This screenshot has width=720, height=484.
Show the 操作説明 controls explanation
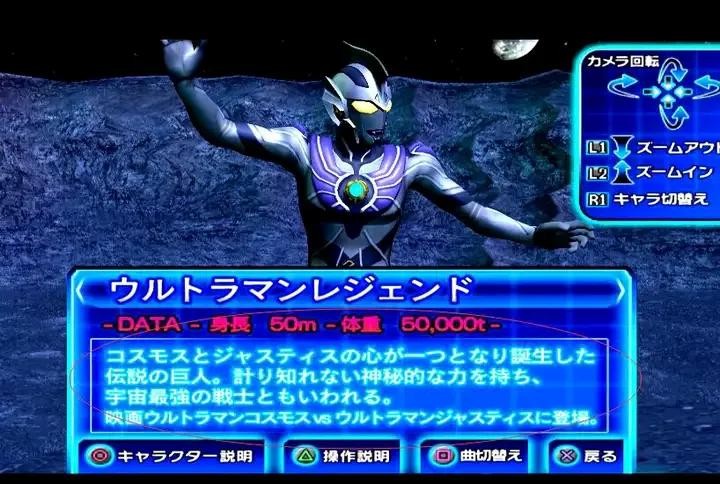pyautogui.click(x=340, y=456)
